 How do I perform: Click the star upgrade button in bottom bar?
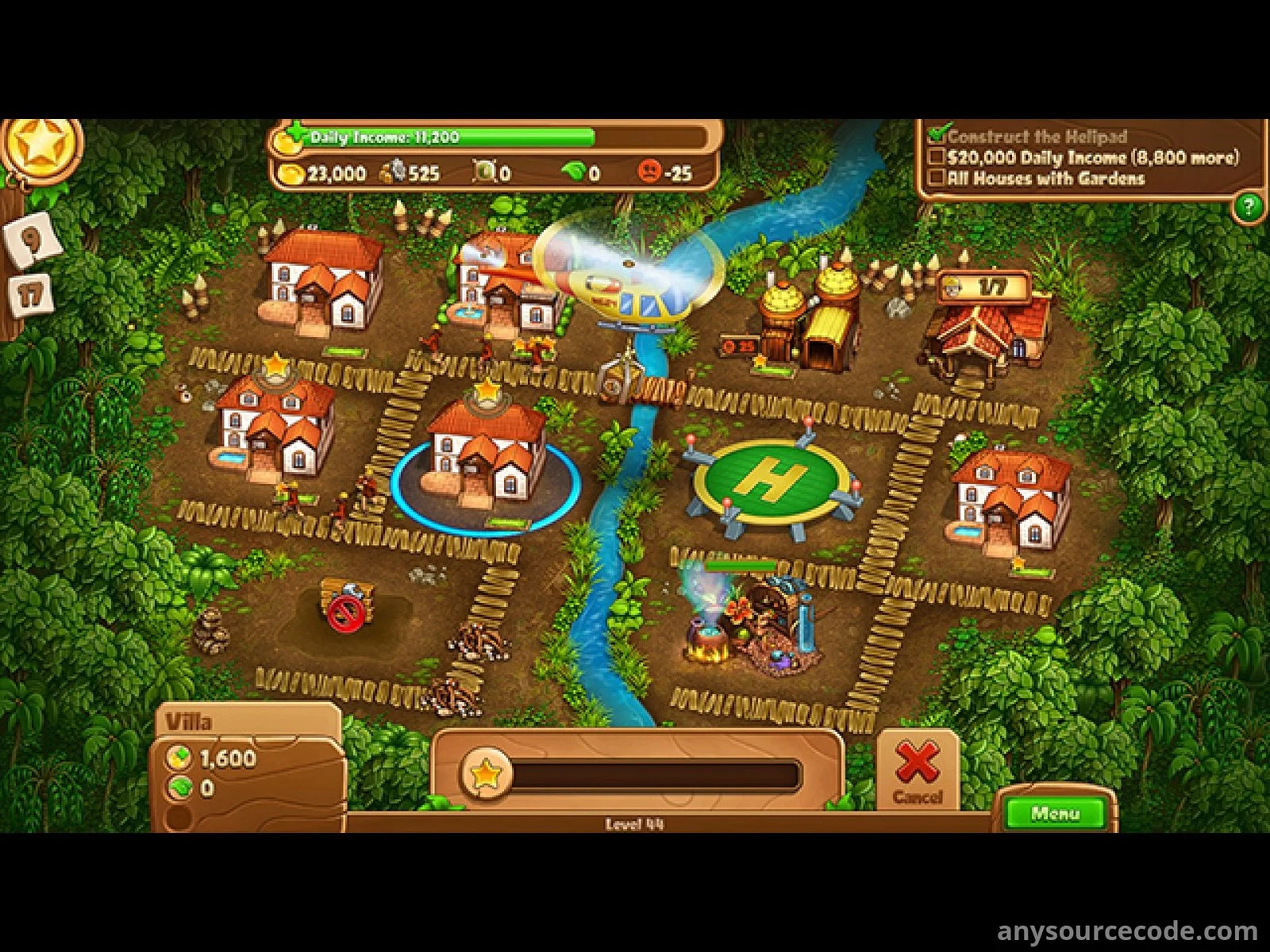(486, 773)
